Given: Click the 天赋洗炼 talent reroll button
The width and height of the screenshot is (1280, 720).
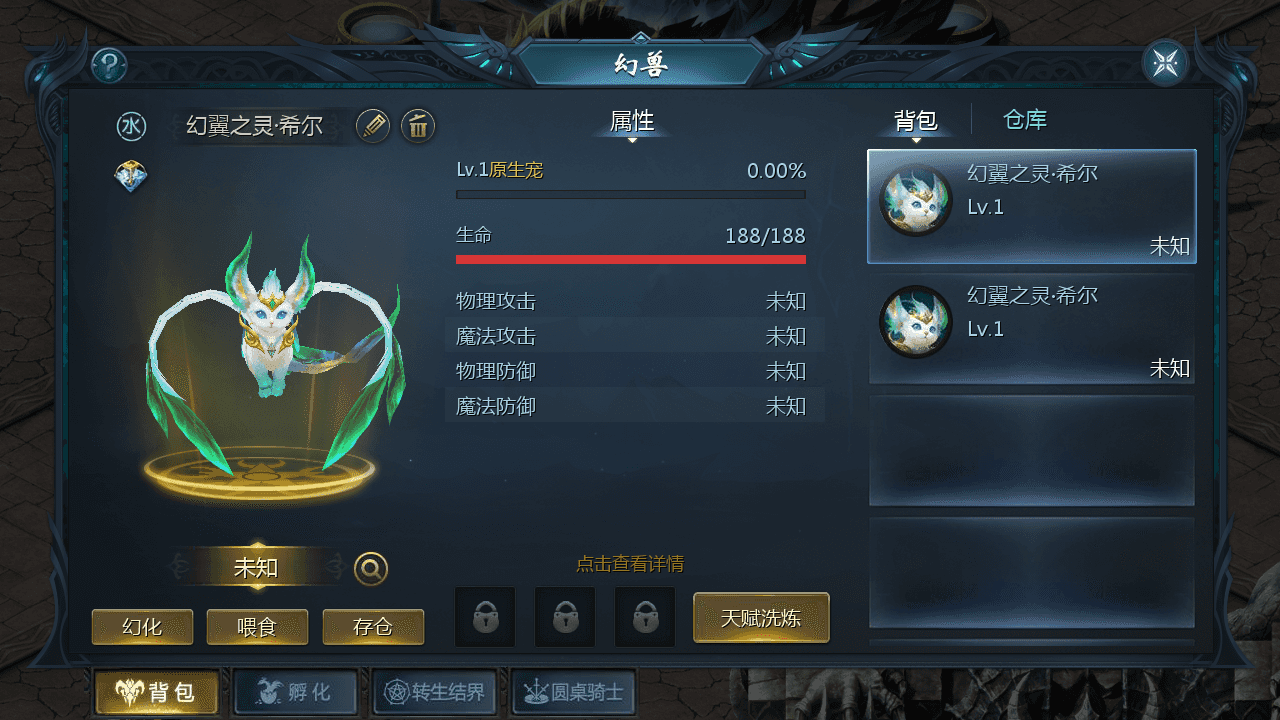Looking at the screenshot, I should pyautogui.click(x=761, y=618).
